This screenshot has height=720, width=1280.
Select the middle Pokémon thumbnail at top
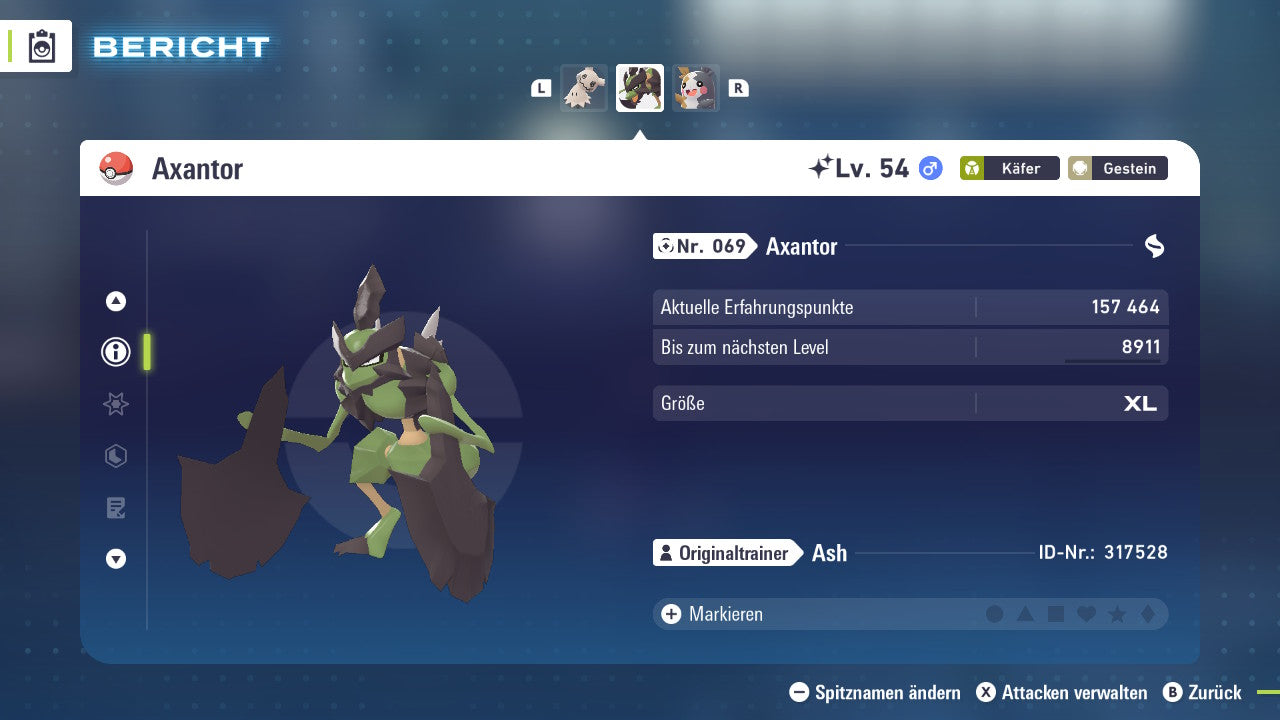coord(639,87)
